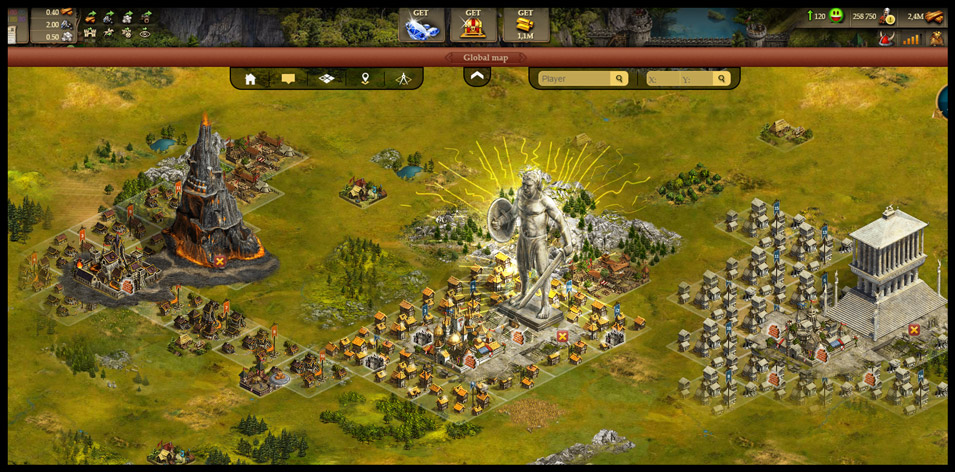Open the viking helmet icon menu
The image size is (955, 472).
[885, 38]
